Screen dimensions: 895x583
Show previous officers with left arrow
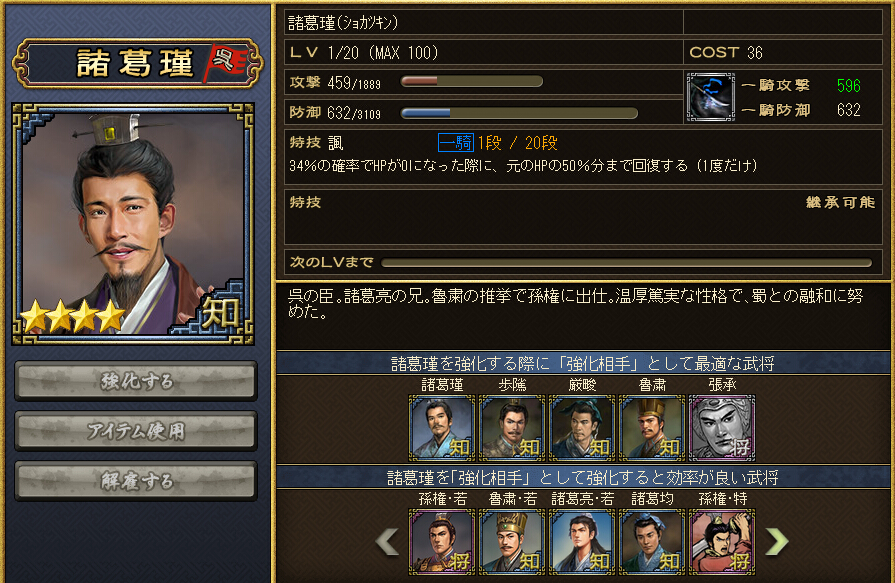[387, 541]
